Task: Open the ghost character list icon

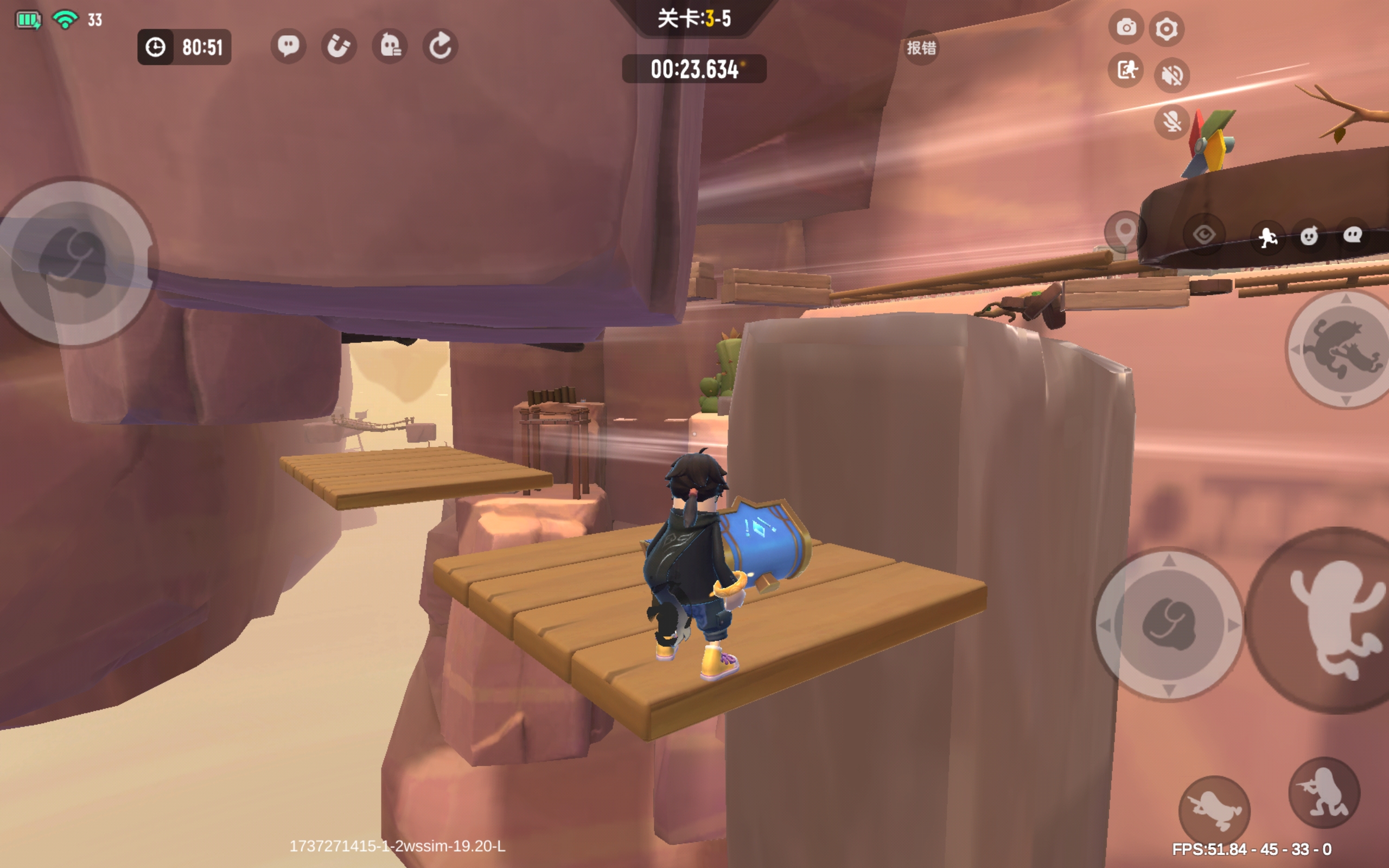Action: coord(390,46)
